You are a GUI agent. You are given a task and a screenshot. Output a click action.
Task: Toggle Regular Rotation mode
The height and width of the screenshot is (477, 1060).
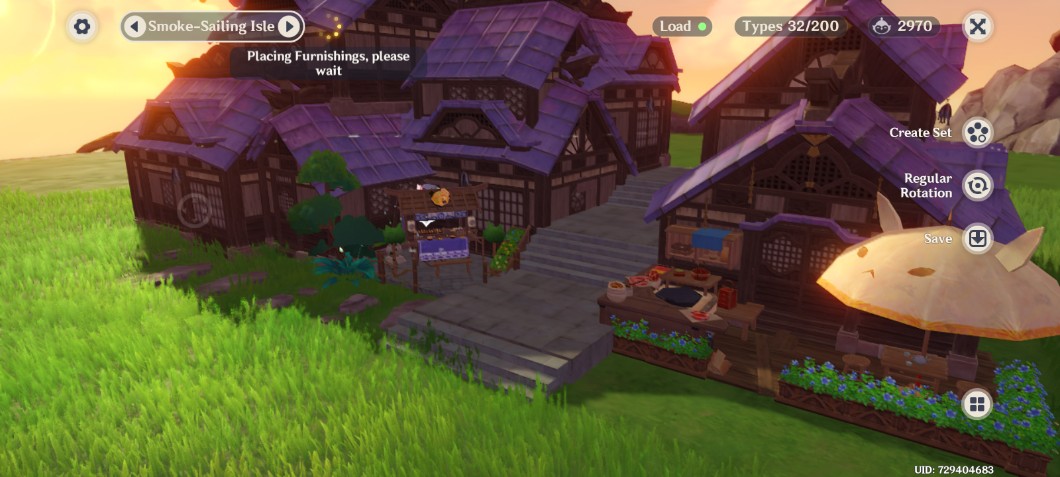click(977, 185)
